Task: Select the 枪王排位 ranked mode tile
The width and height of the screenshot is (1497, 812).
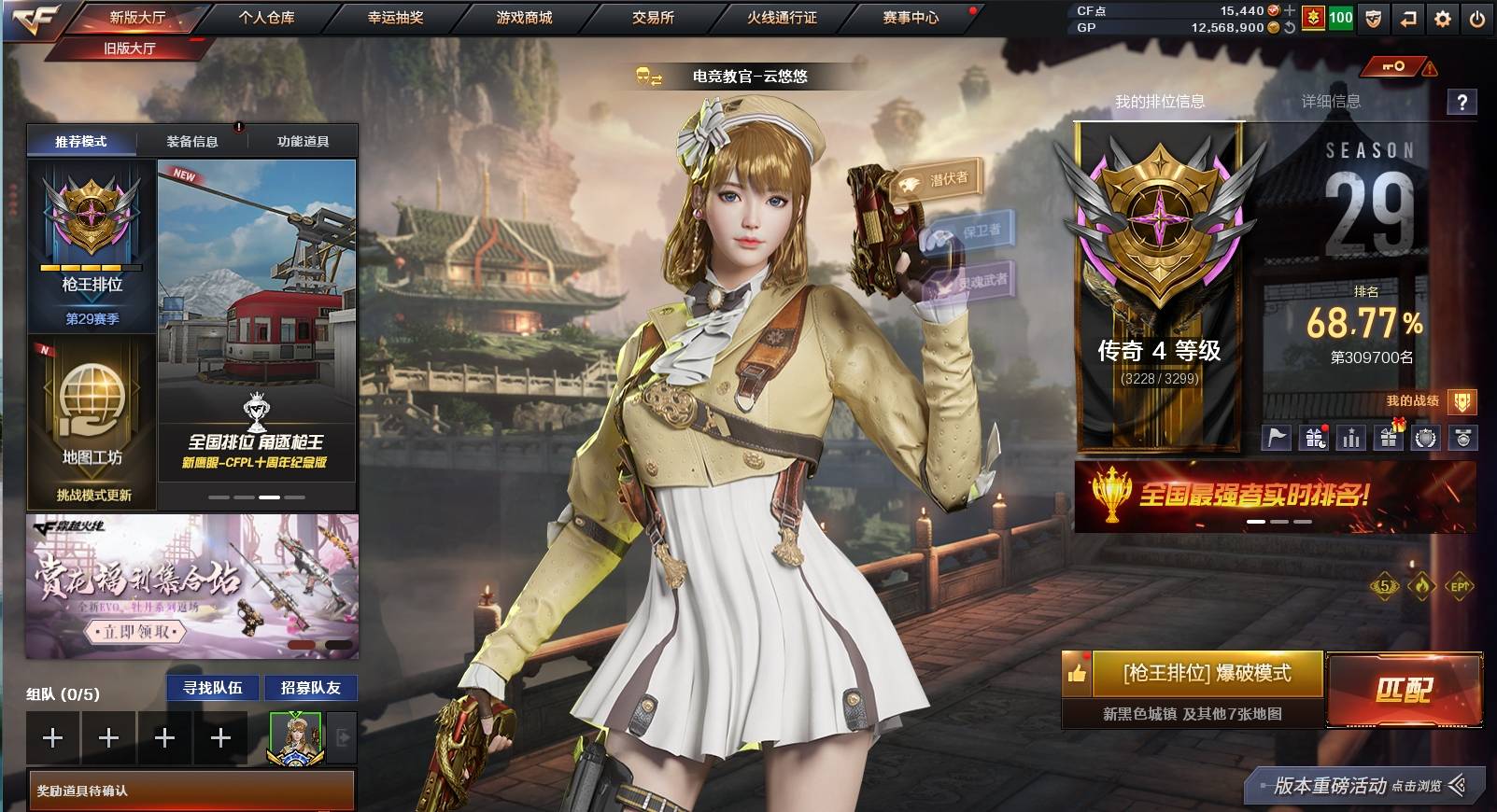Action: 92,245
